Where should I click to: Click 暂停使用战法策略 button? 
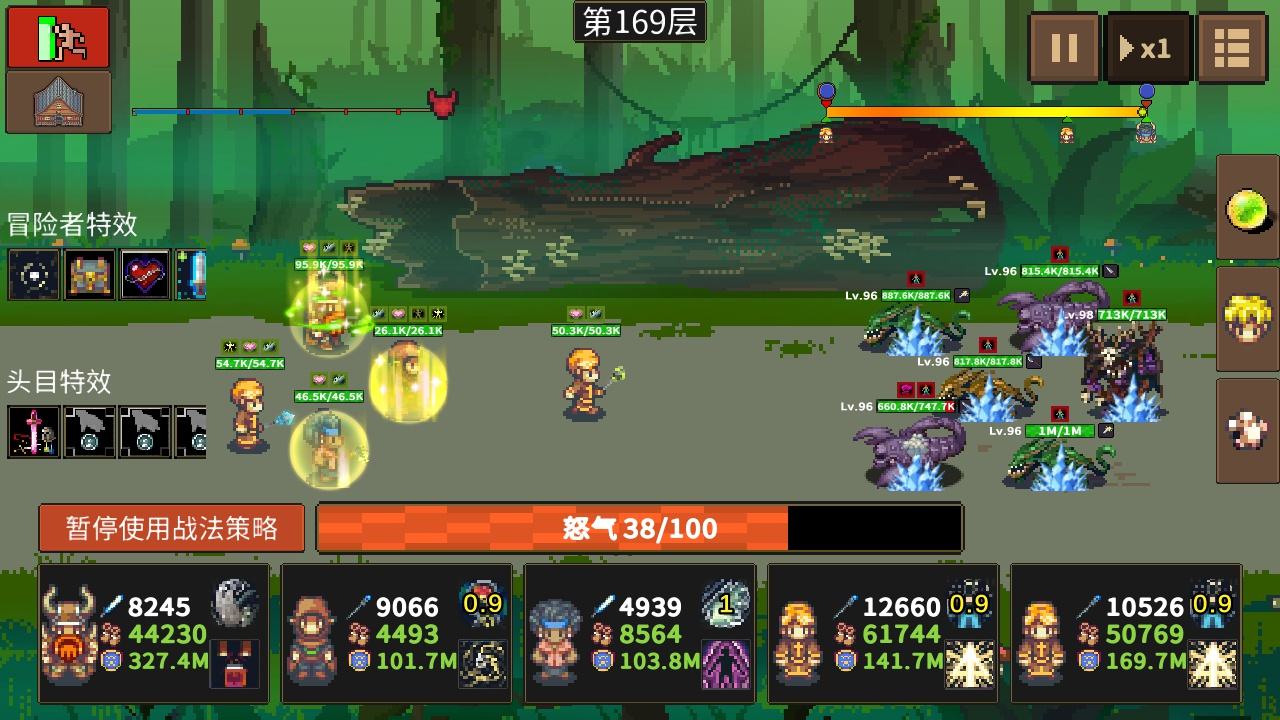(171, 527)
